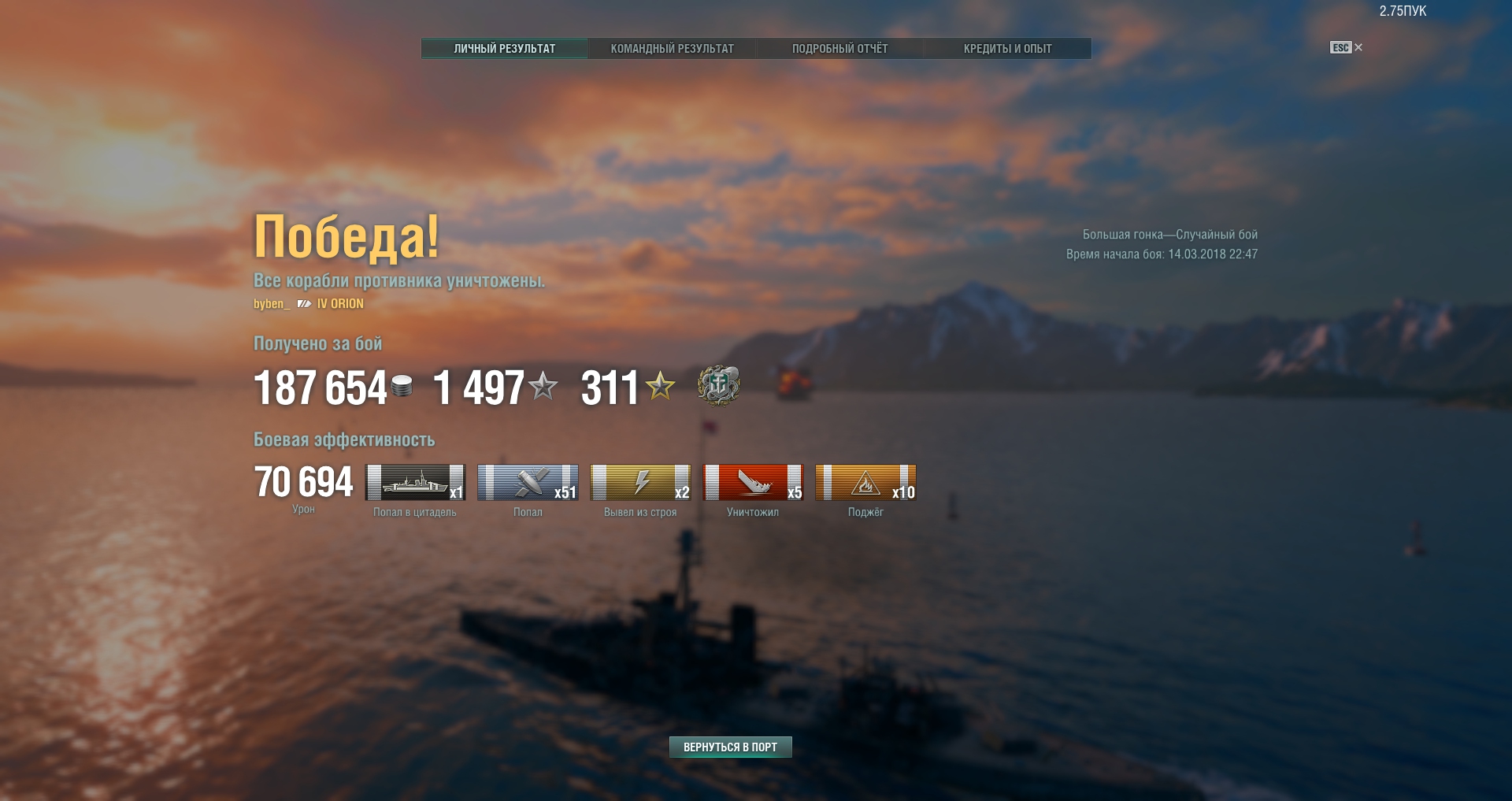The image size is (1512, 801).
Task: Click the orange Поджёг fire ribbon
Action: [x=865, y=483]
